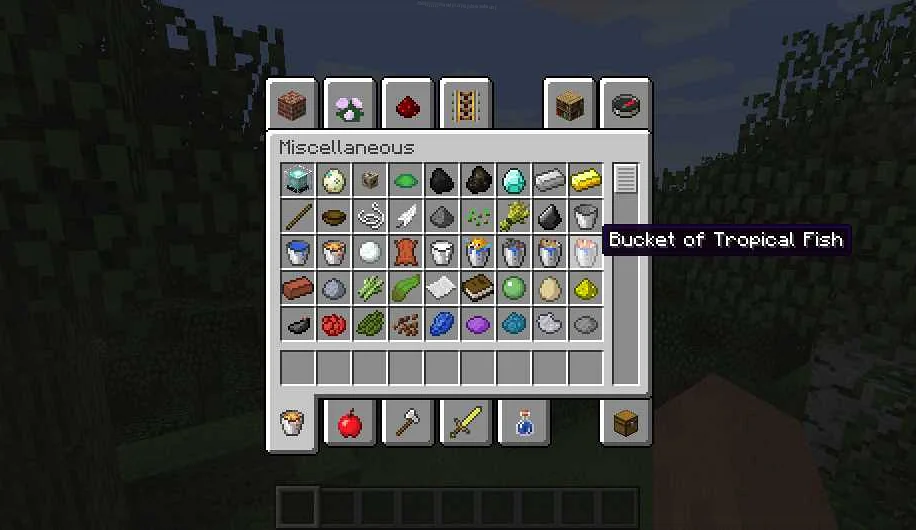Open the Tools tab with axe icon
This screenshot has width=916, height=530.
tap(408, 424)
